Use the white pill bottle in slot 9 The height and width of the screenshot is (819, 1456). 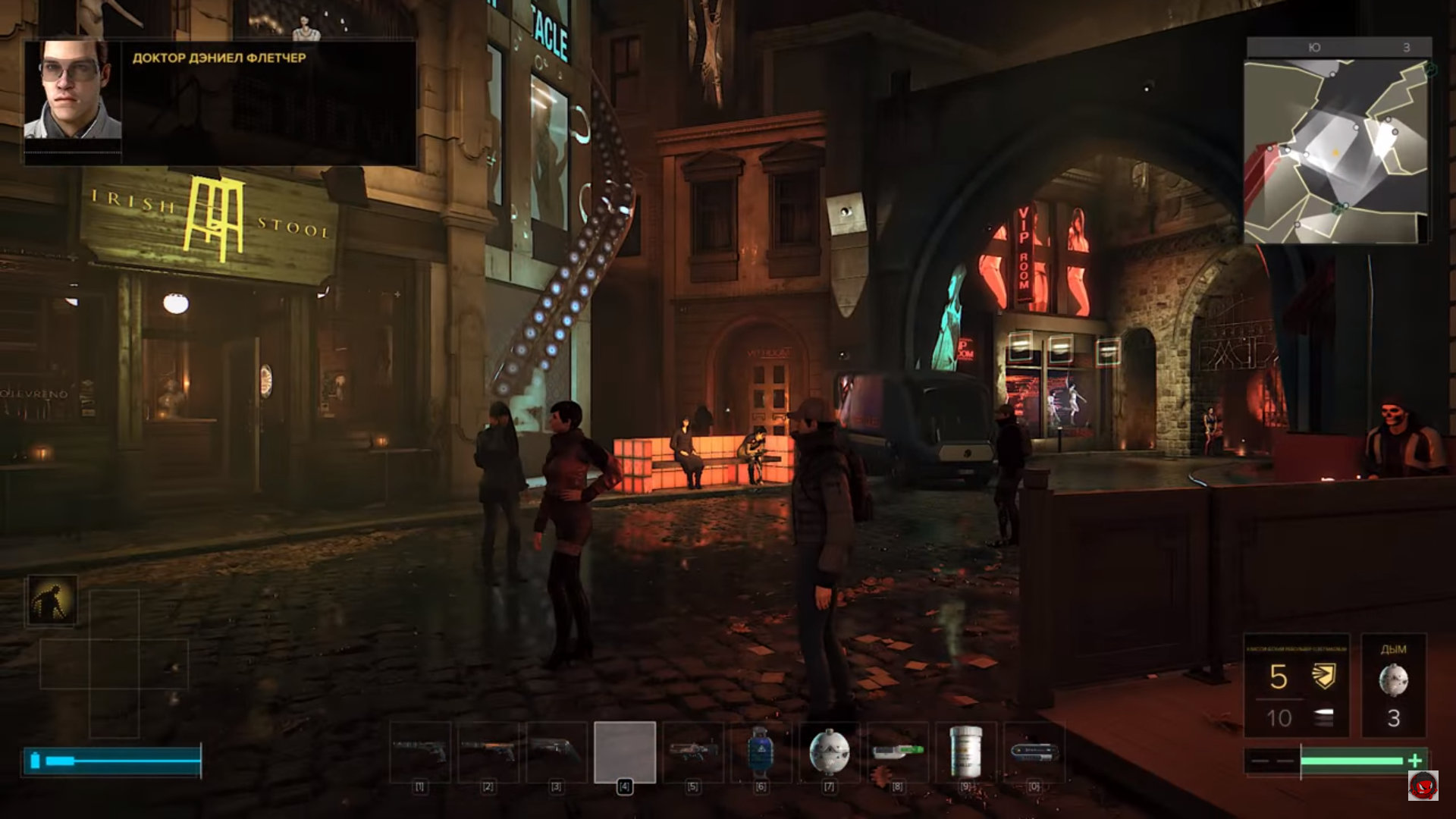[966, 752]
